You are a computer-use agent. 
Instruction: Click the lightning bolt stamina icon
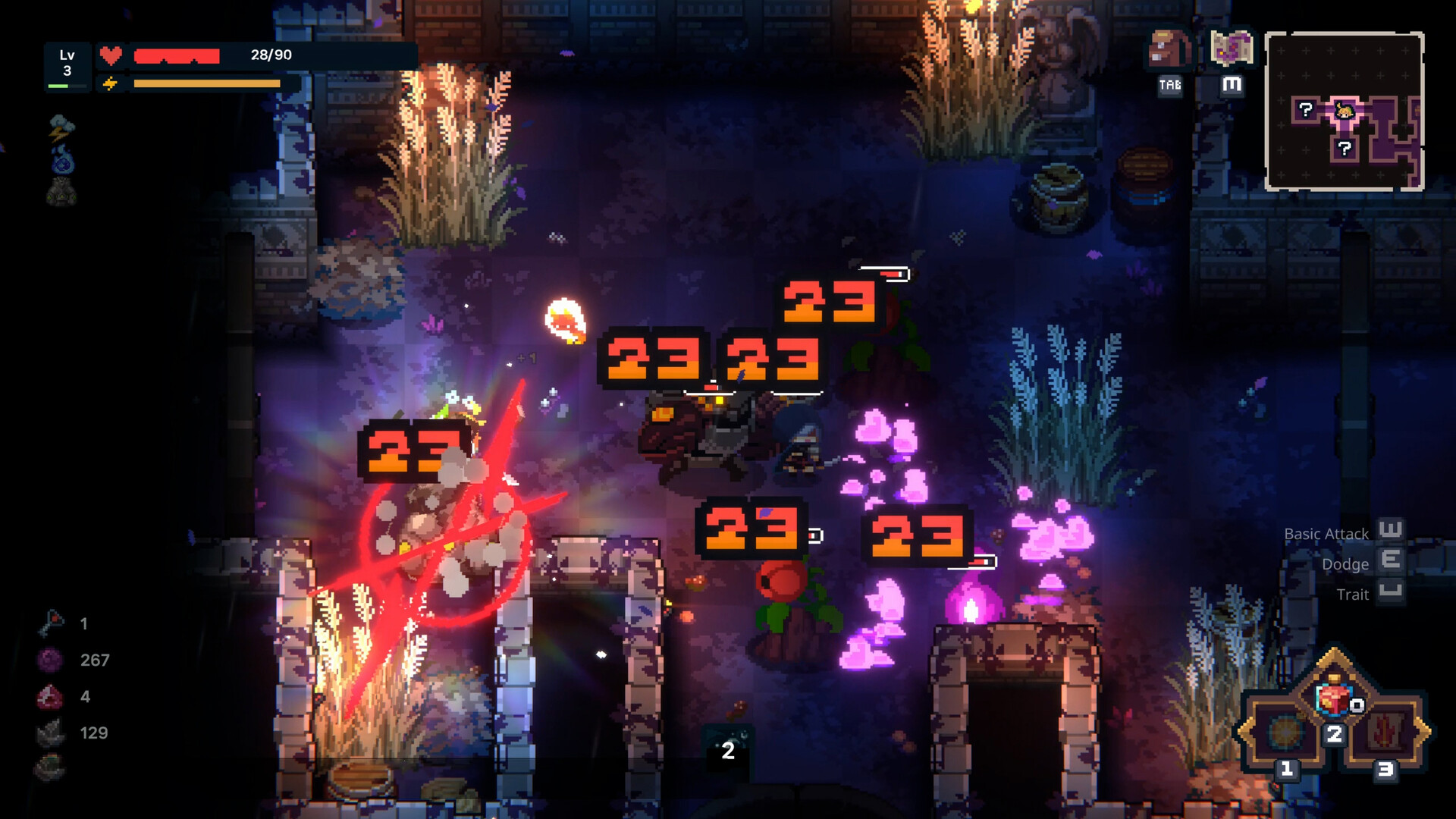click(111, 82)
